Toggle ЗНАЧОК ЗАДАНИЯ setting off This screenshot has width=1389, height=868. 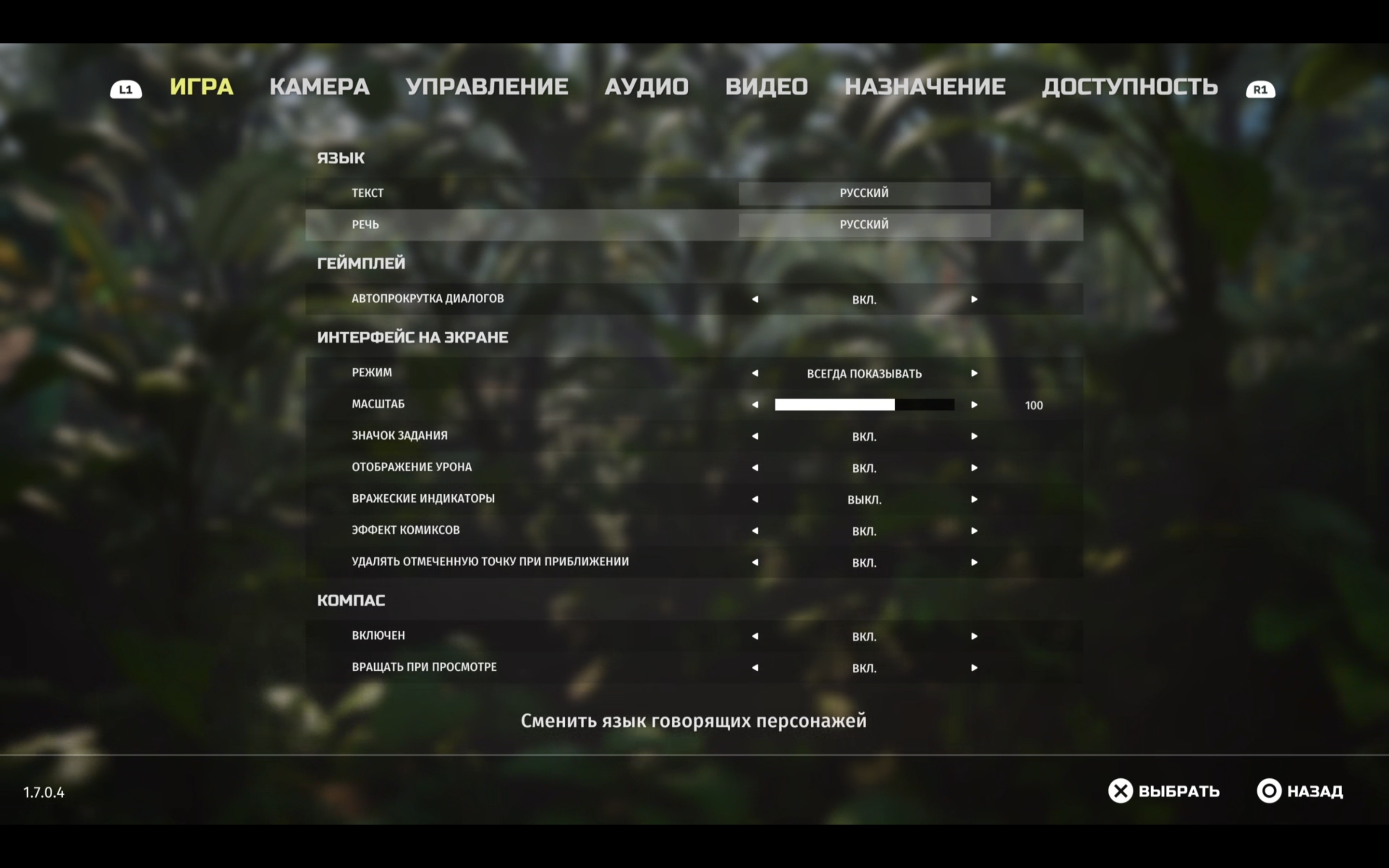pos(974,436)
